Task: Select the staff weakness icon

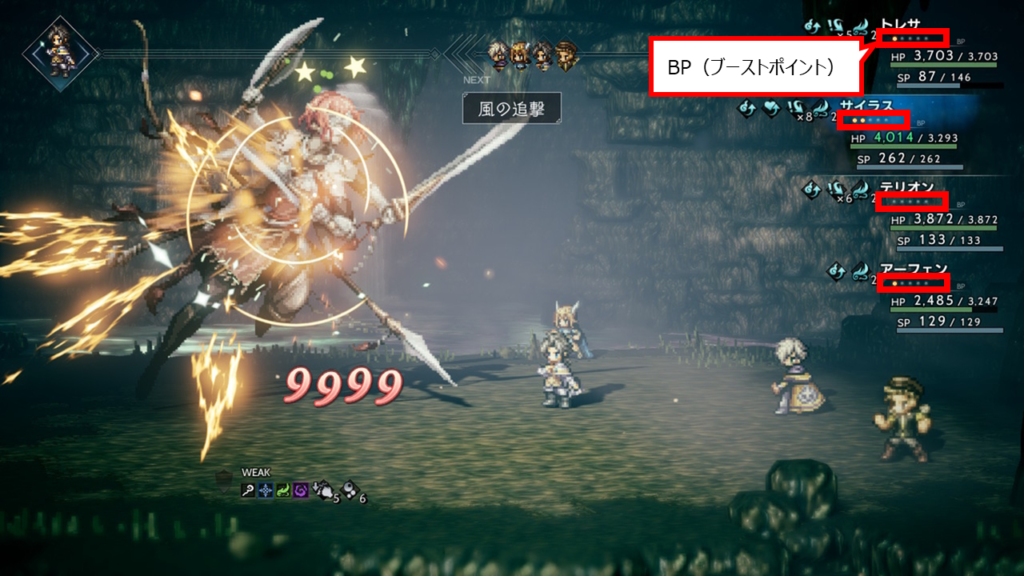Action: tap(247, 490)
